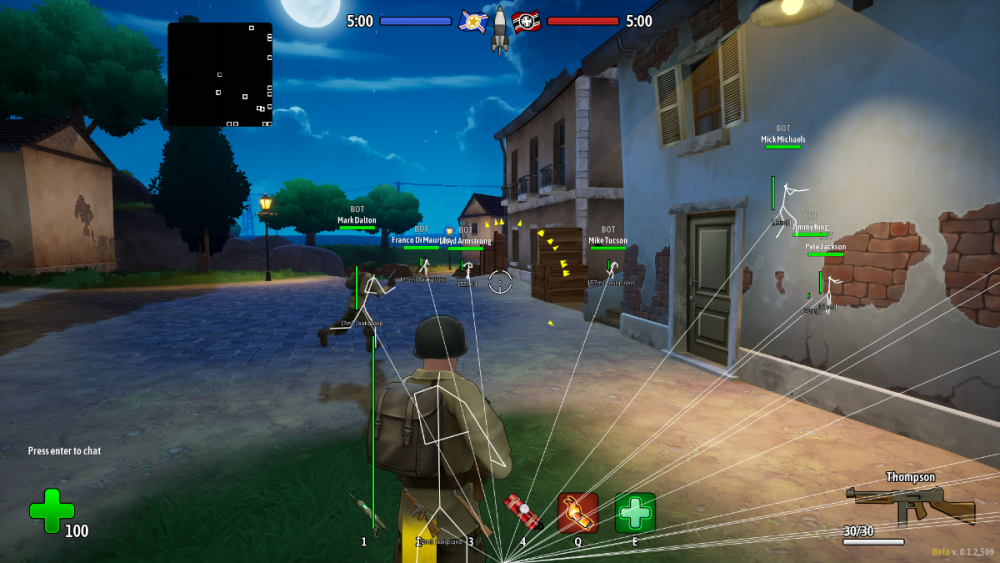
Task: Click the rocket objective icon
Action: [x=499, y=28]
